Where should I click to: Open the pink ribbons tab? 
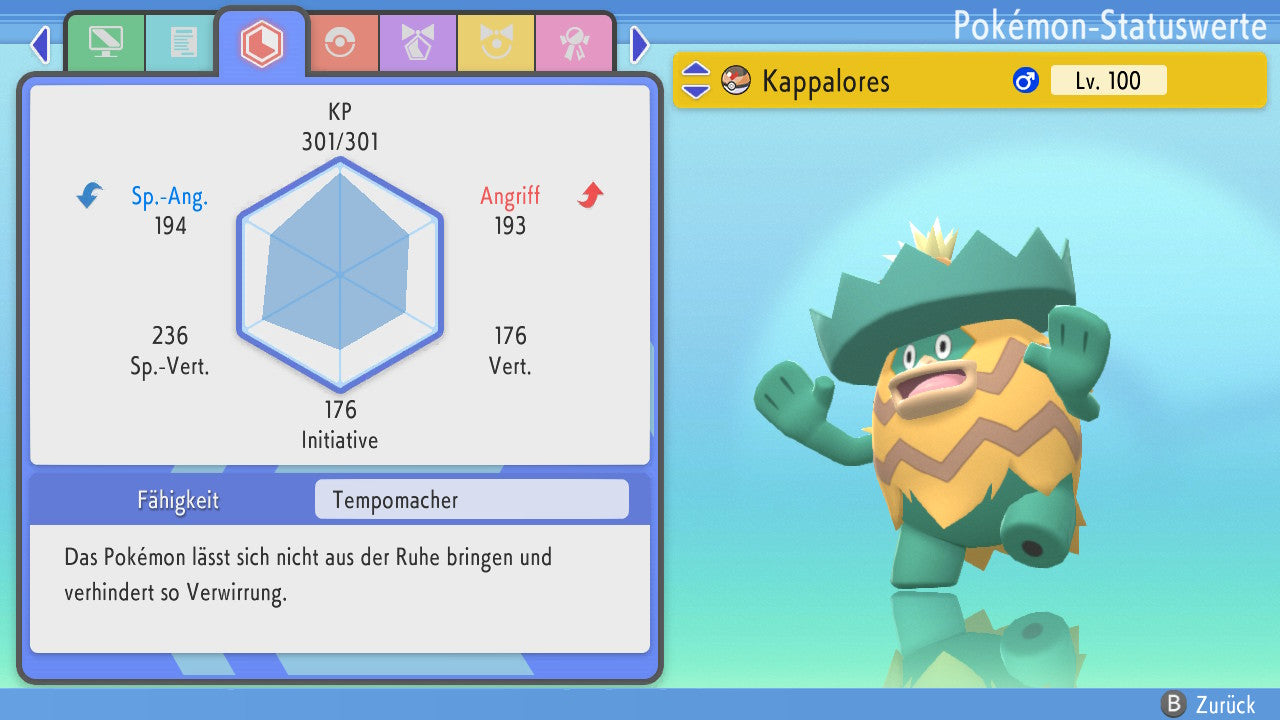[x=574, y=42]
